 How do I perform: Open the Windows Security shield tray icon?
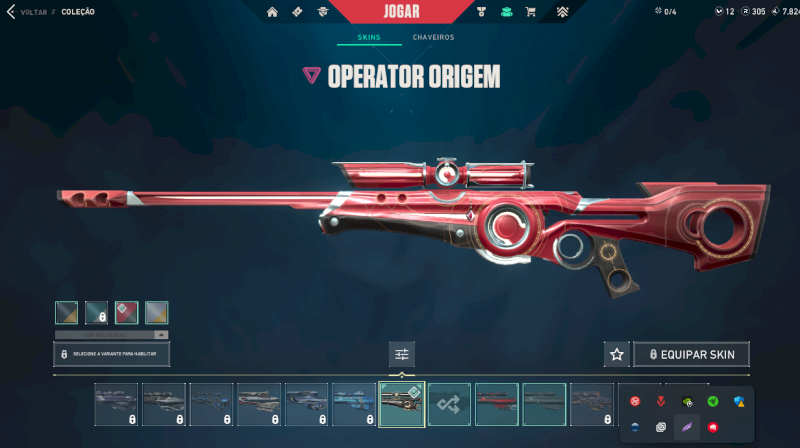click(x=739, y=401)
